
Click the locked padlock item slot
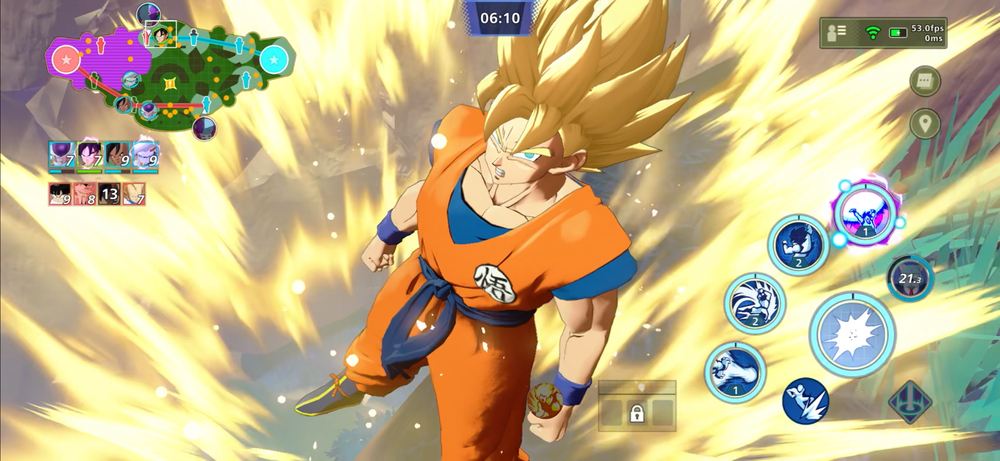click(x=636, y=412)
